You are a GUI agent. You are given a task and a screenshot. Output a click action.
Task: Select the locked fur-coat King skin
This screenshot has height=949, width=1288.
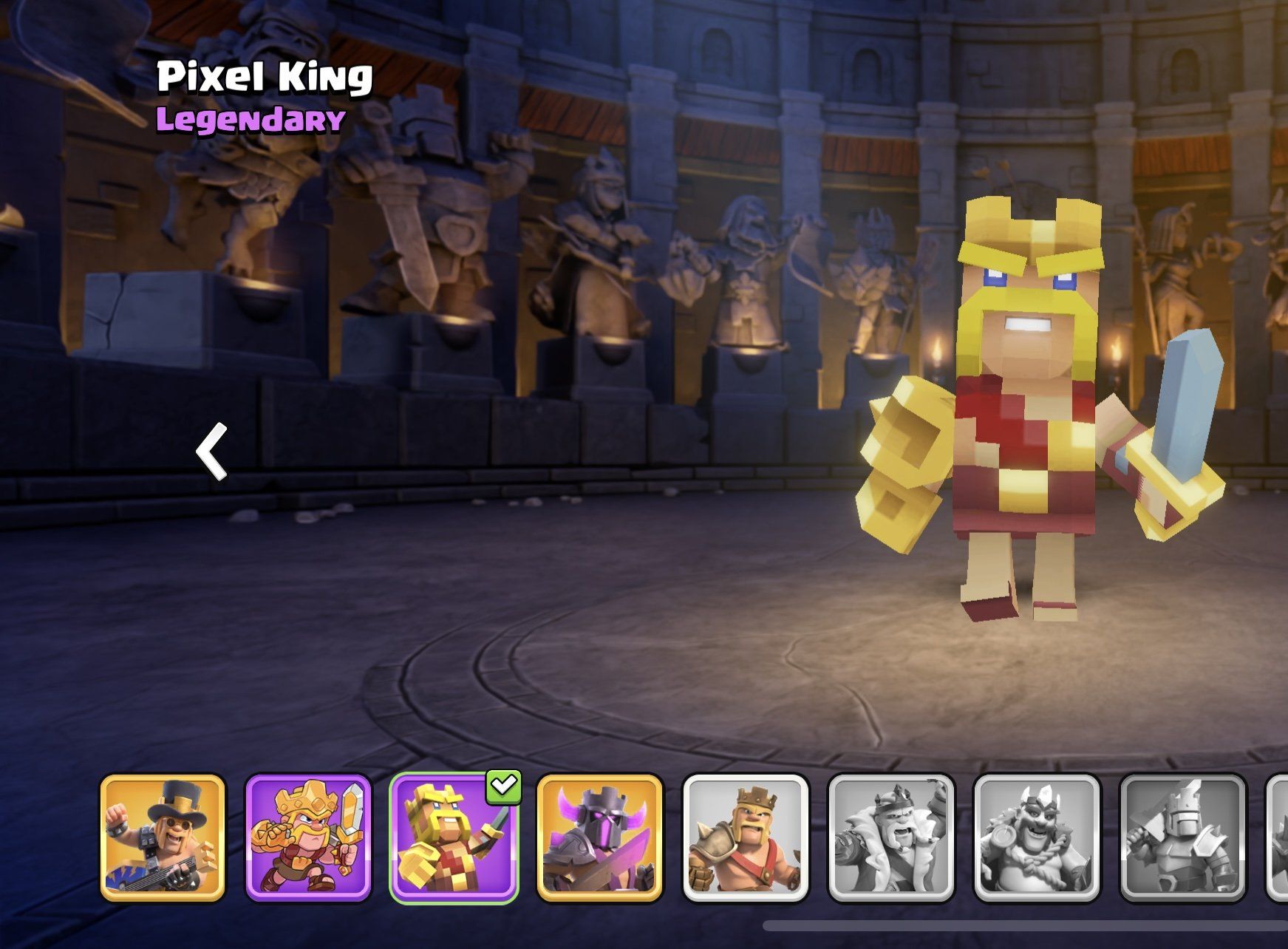[x=891, y=837]
